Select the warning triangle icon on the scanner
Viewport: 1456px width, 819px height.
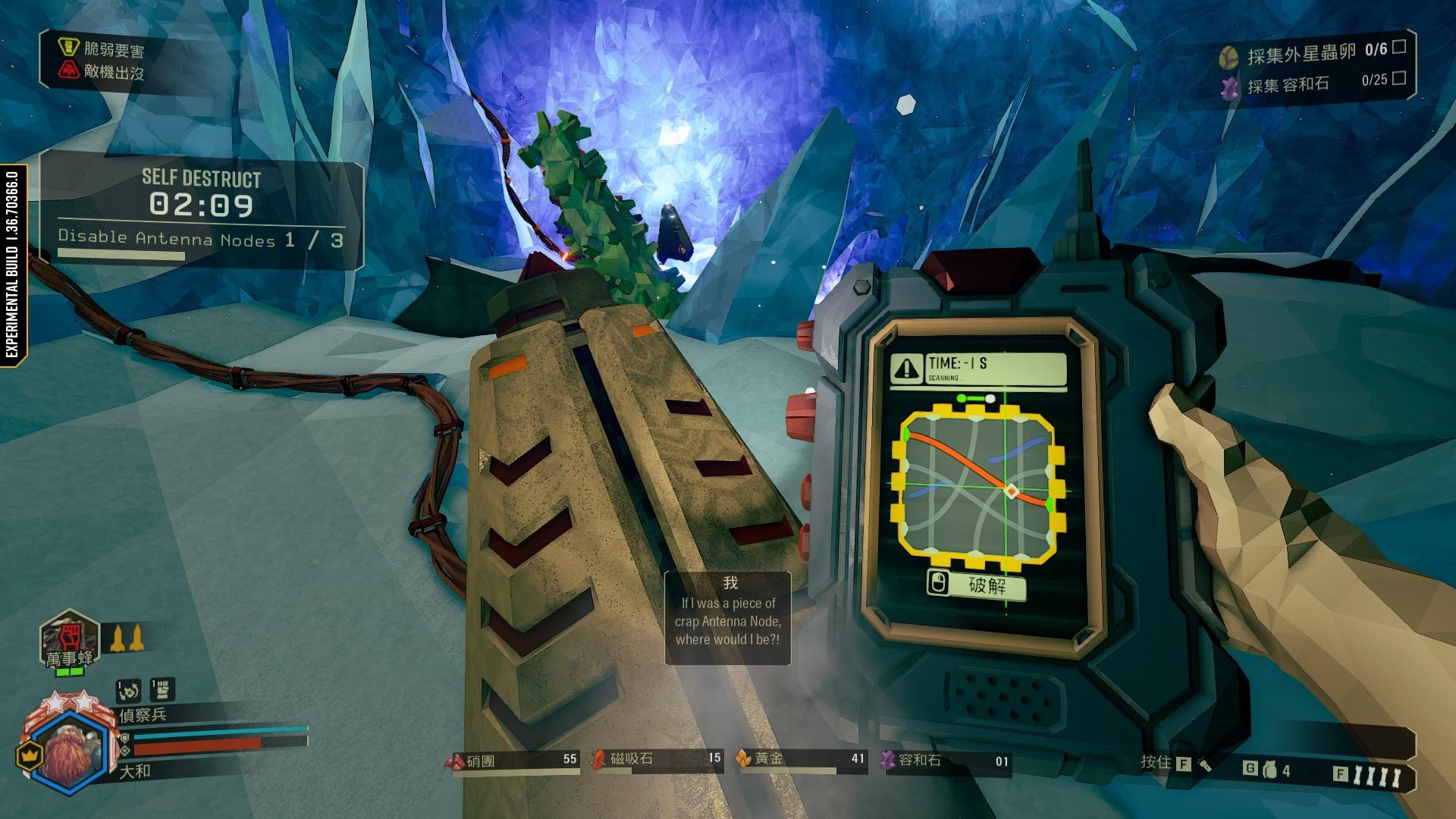click(906, 368)
